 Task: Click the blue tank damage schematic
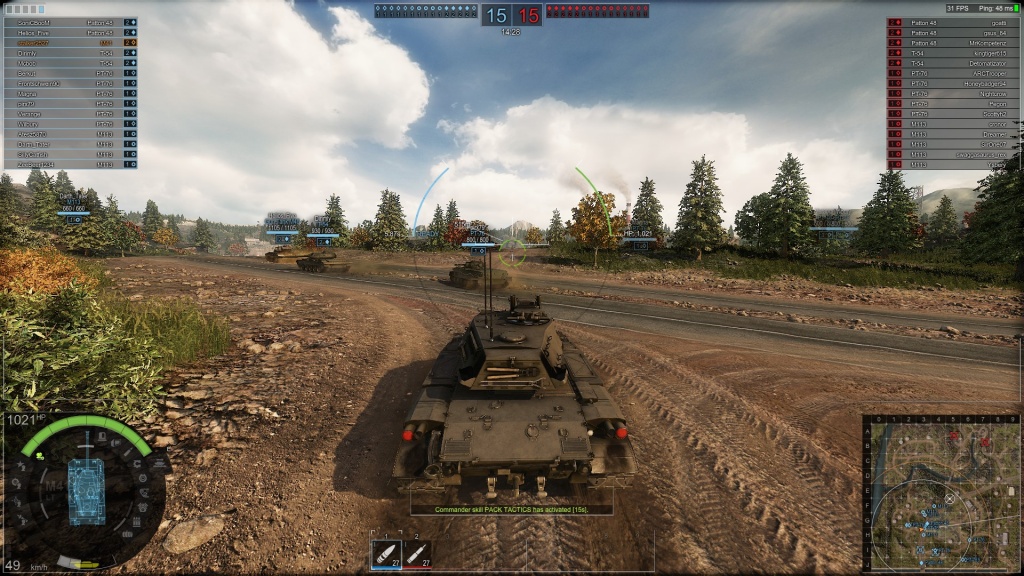pyautogui.click(x=86, y=492)
